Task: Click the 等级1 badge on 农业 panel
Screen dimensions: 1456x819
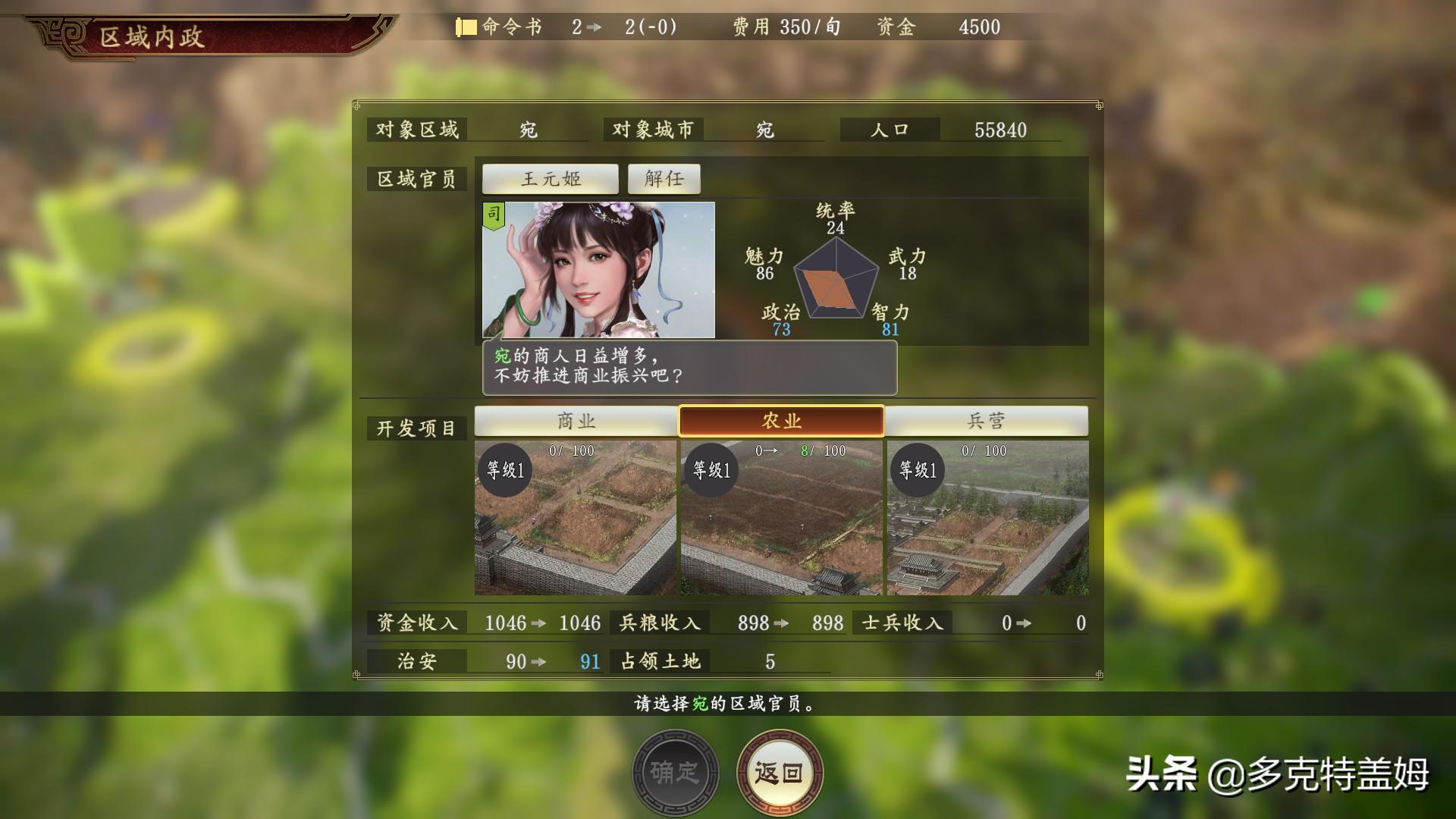Action: pos(710,469)
